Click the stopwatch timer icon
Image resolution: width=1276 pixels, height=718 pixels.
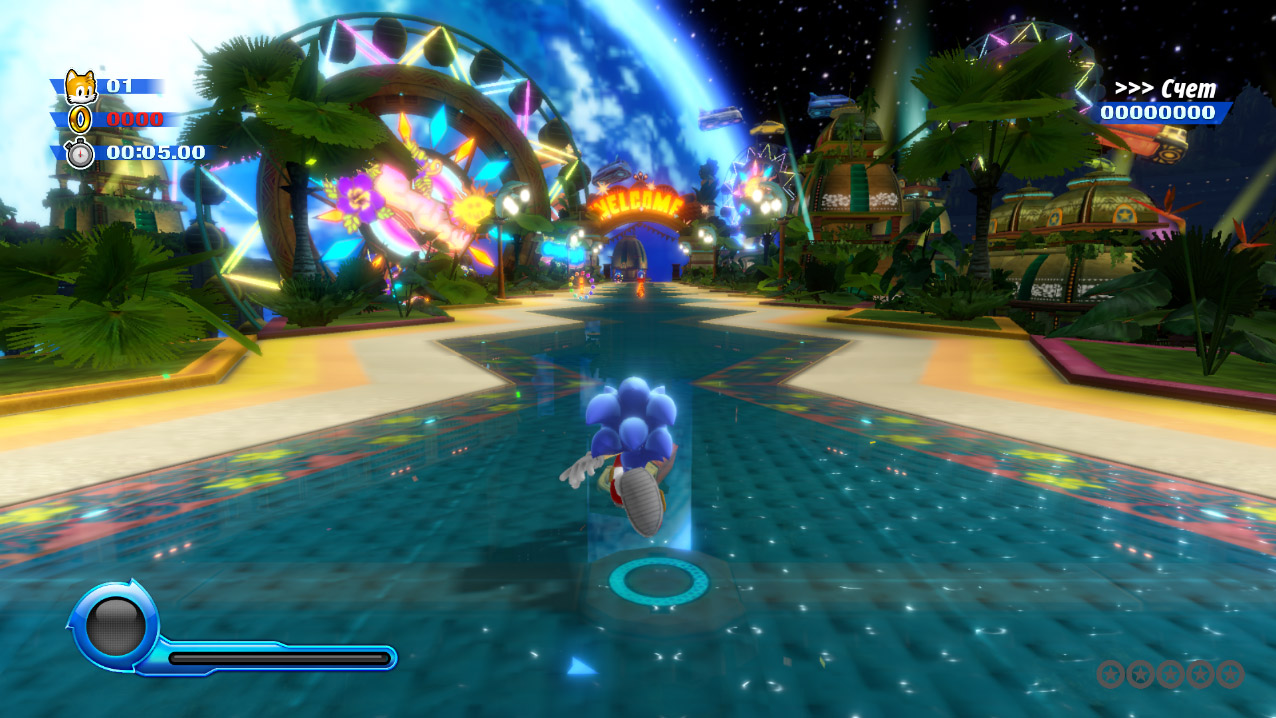coord(80,153)
